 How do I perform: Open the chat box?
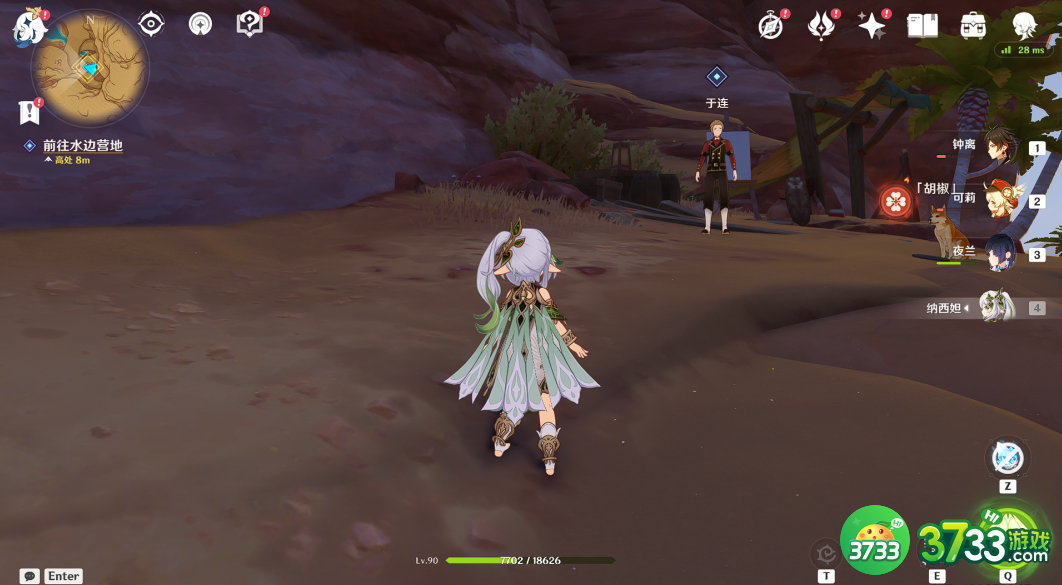(x=30, y=576)
